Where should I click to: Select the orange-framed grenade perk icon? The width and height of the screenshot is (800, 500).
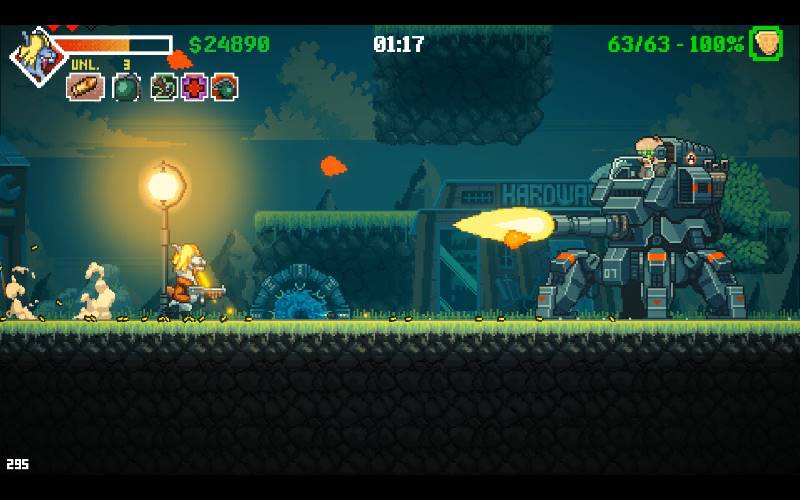(x=224, y=87)
